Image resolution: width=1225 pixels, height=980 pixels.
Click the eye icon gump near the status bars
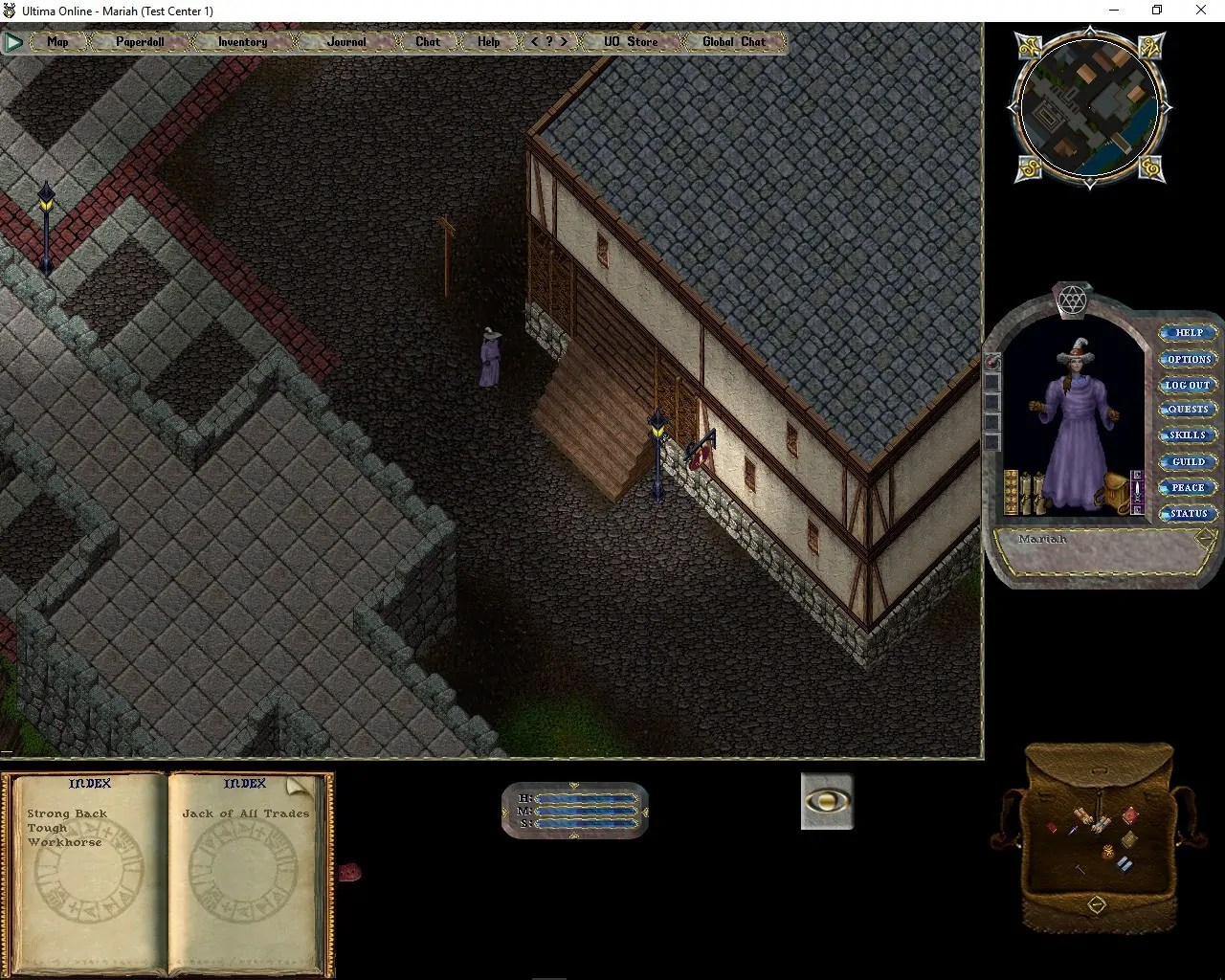(826, 801)
